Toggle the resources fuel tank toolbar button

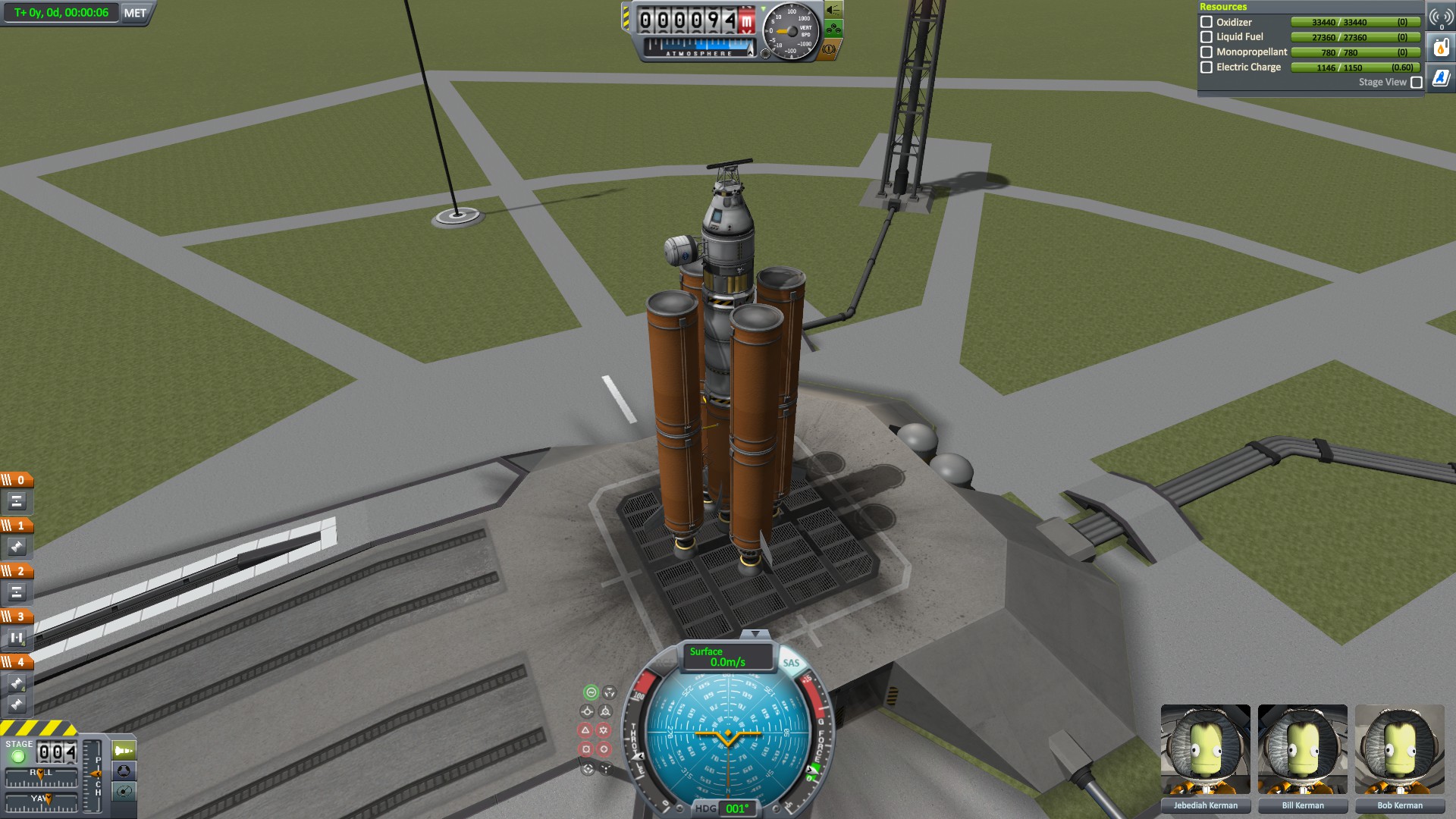point(1441,48)
